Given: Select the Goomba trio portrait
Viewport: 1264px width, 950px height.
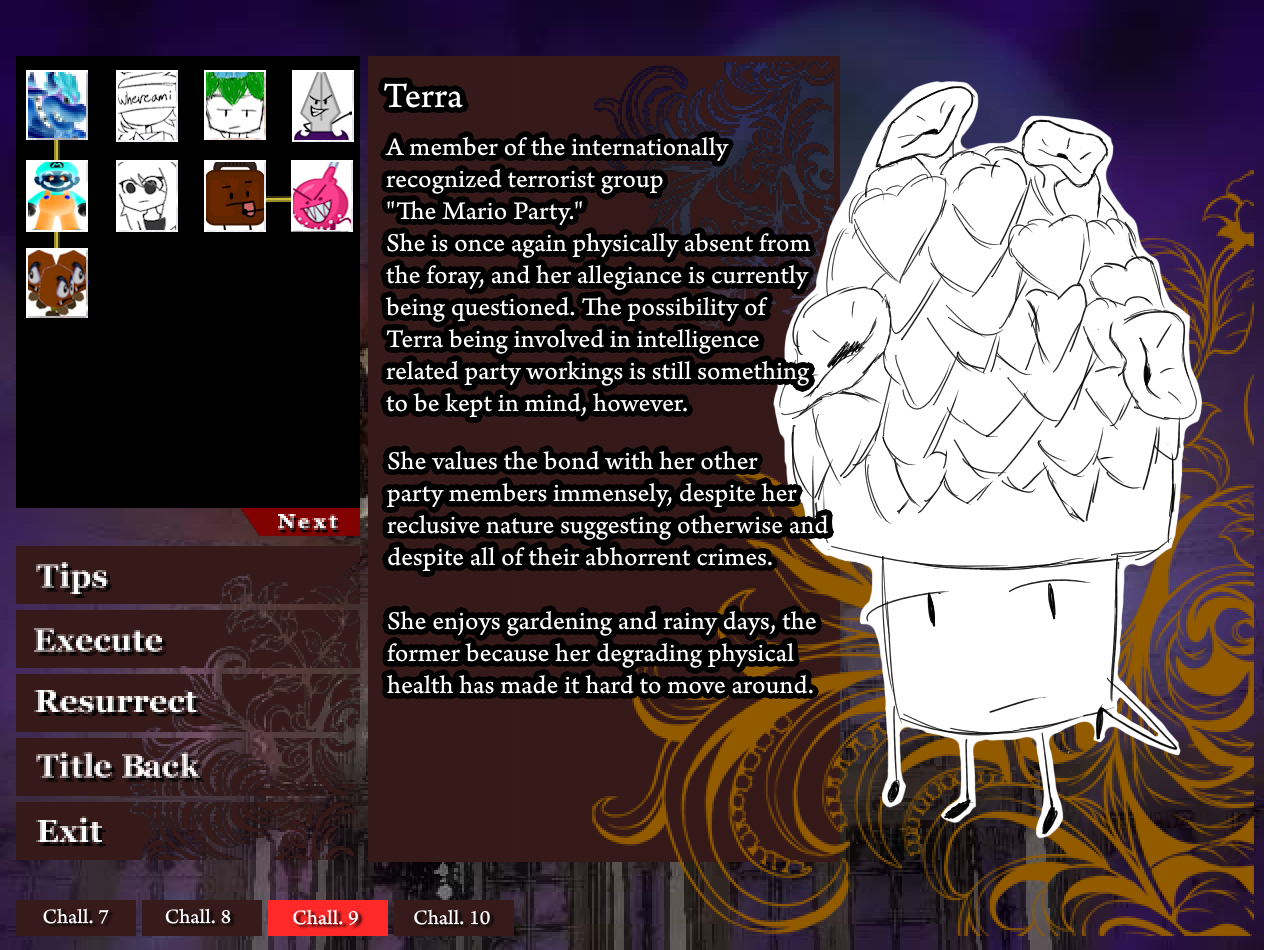Looking at the screenshot, I should click(x=57, y=283).
